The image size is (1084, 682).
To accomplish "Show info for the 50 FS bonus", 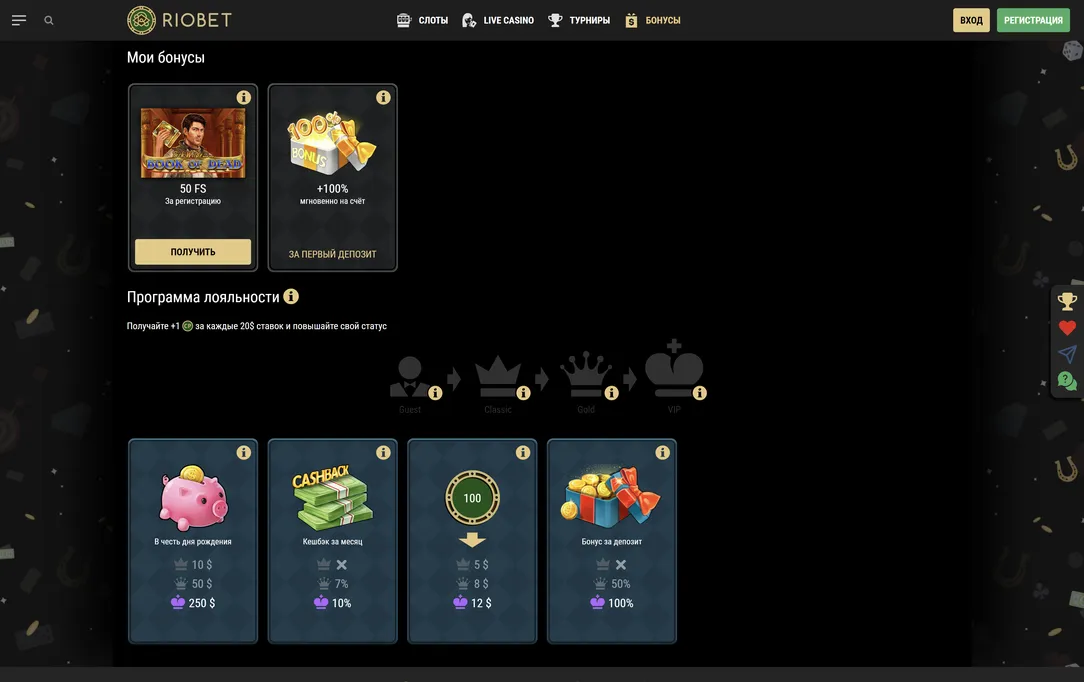I will pyautogui.click(x=243, y=98).
